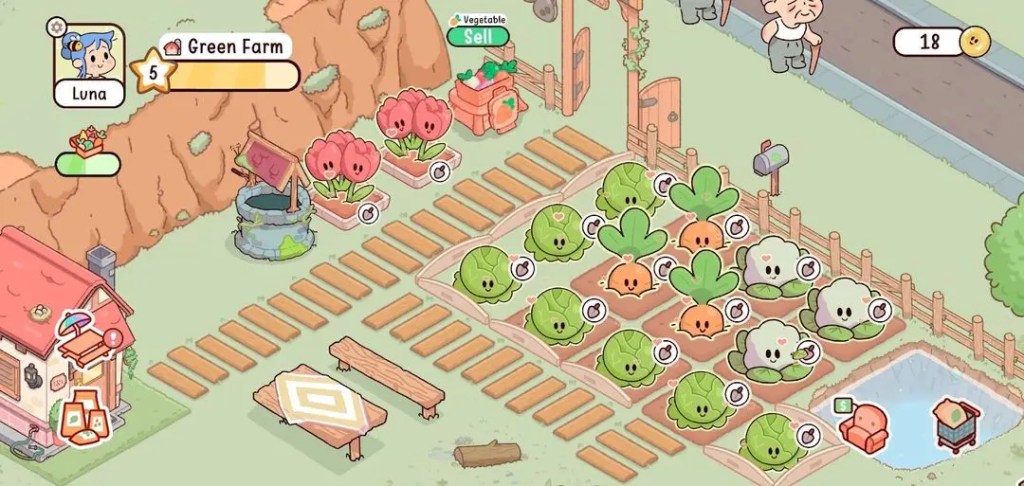Open Luna's player profile portrait

89,54
